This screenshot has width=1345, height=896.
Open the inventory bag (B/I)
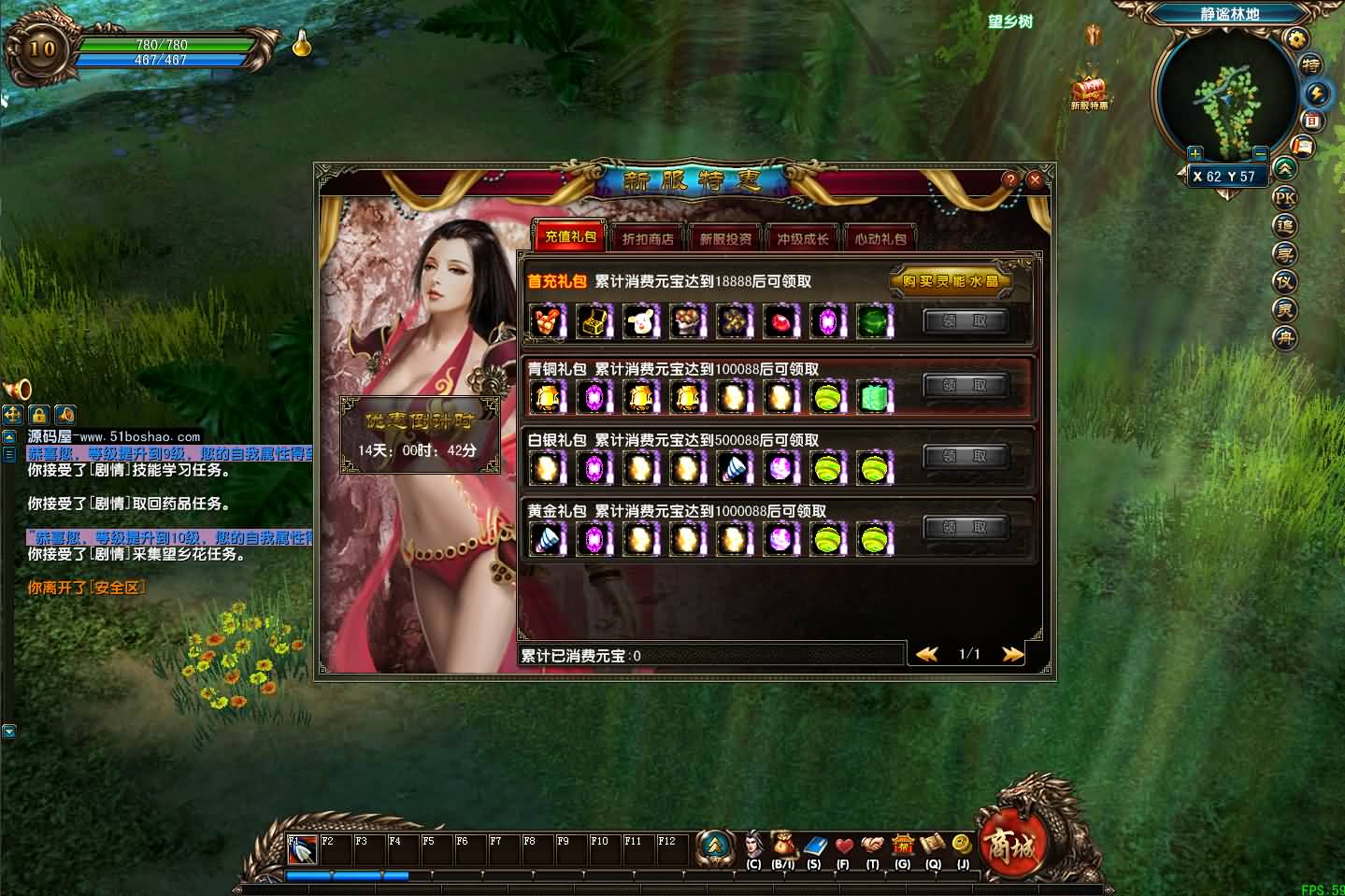783,846
